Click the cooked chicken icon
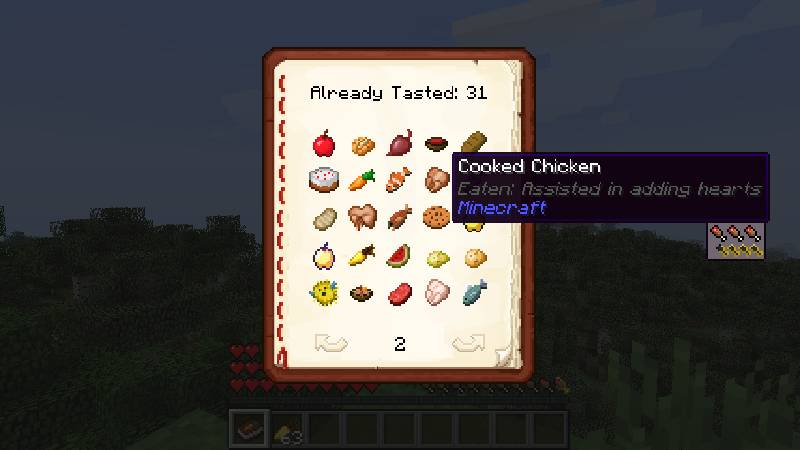 click(x=436, y=181)
